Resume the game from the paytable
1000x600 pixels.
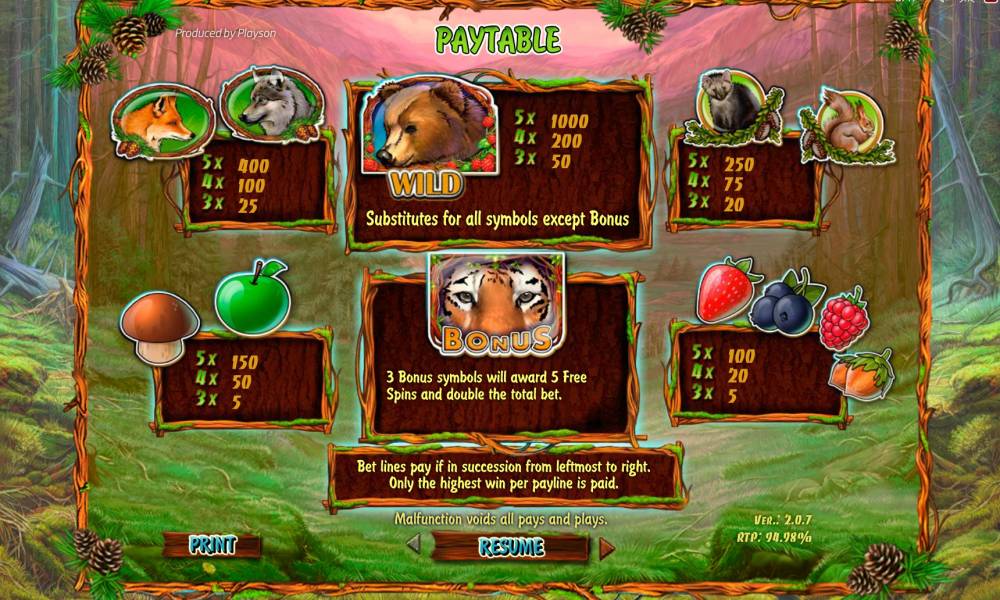(x=511, y=547)
